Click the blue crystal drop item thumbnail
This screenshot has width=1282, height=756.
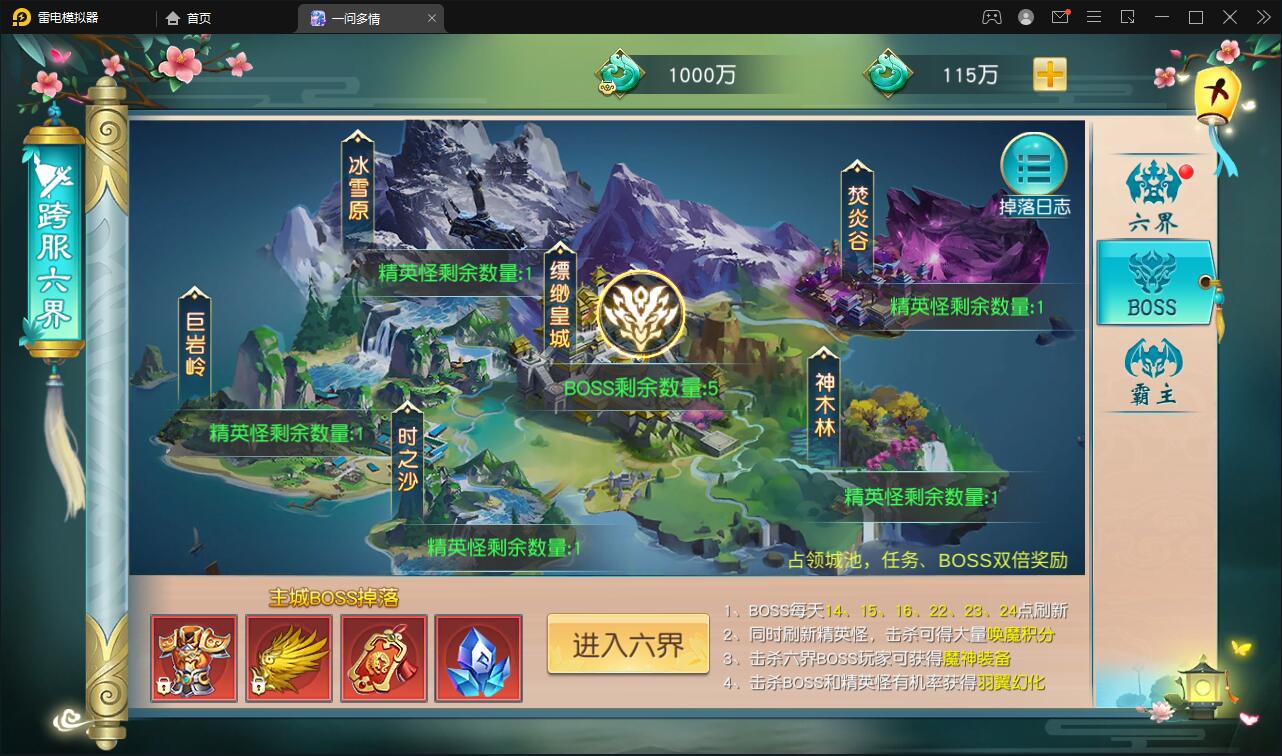[x=478, y=658]
